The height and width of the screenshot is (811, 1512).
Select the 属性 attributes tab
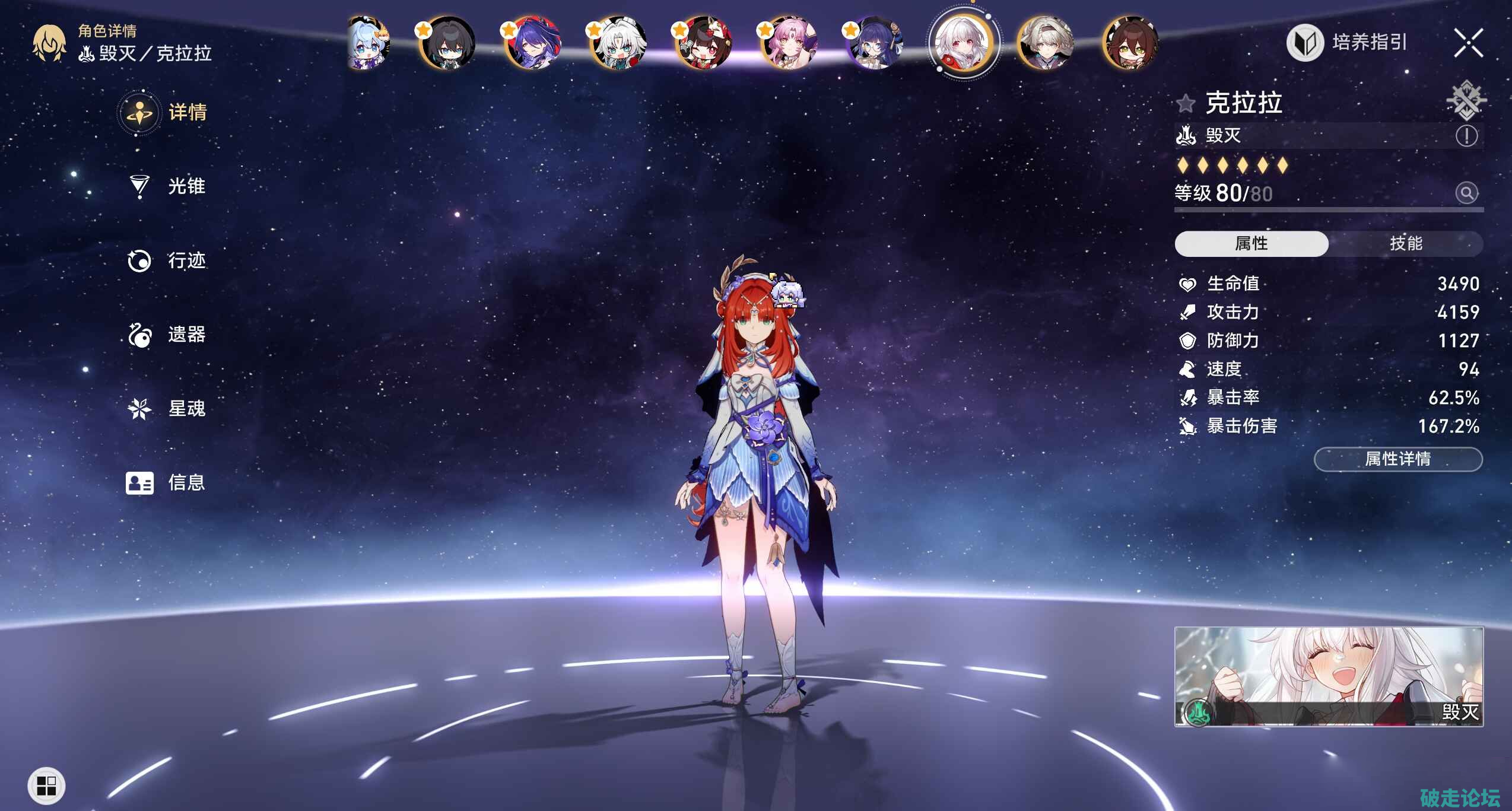pyautogui.click(x=1251, y=243)
